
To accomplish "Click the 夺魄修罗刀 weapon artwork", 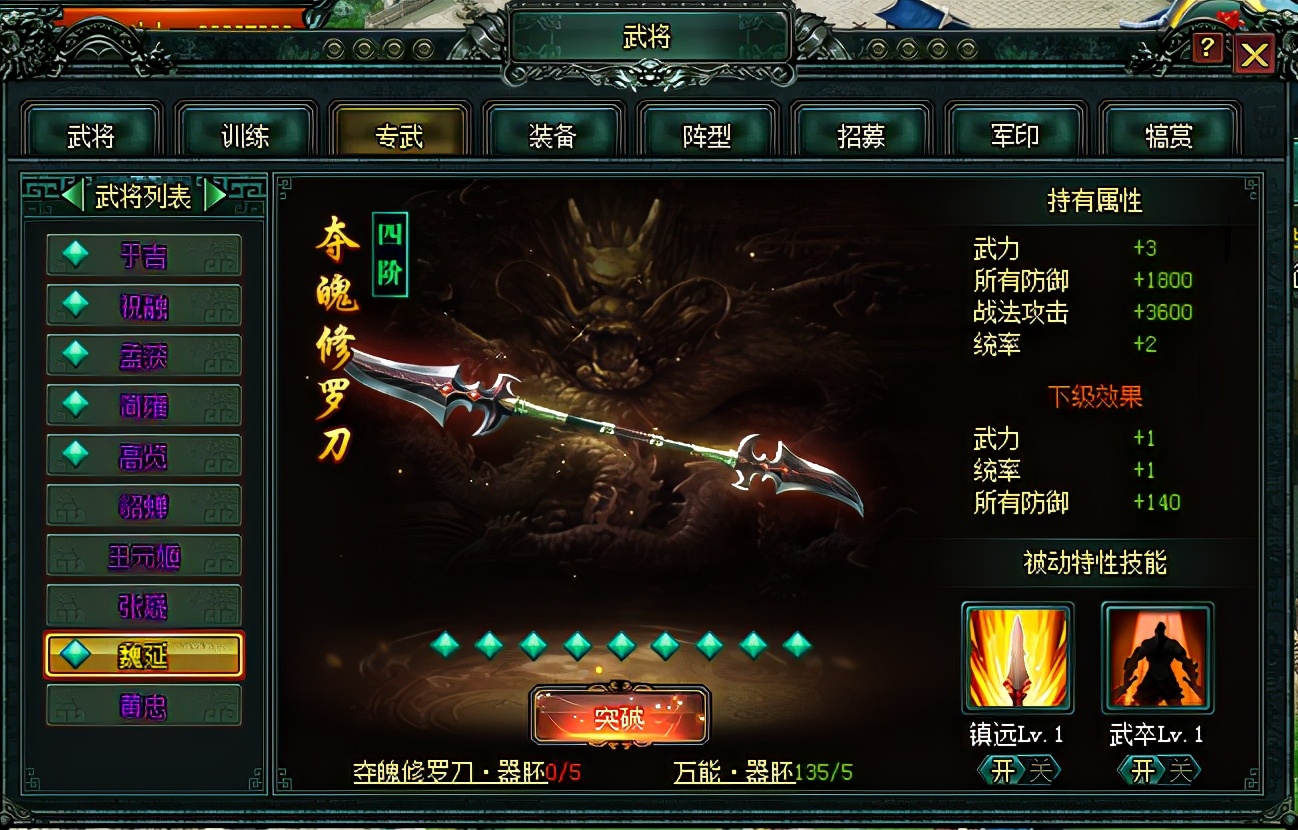I will [x=620, y=430].
